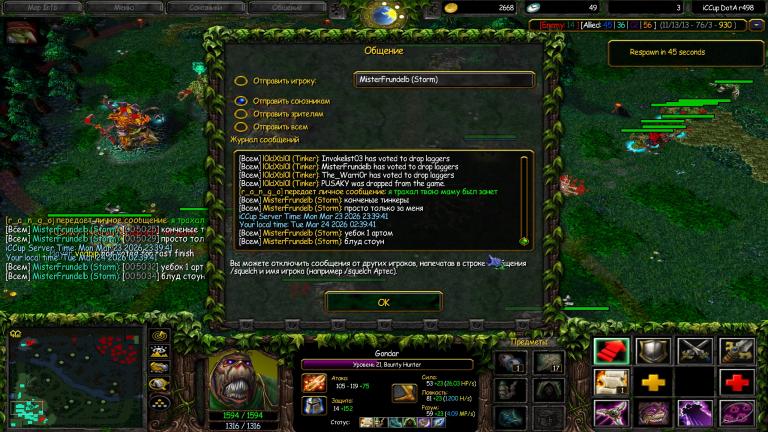The image size is (768, 432).
Task: Select "Отправить зрителям" radio option
Action: tap(241, 114)
